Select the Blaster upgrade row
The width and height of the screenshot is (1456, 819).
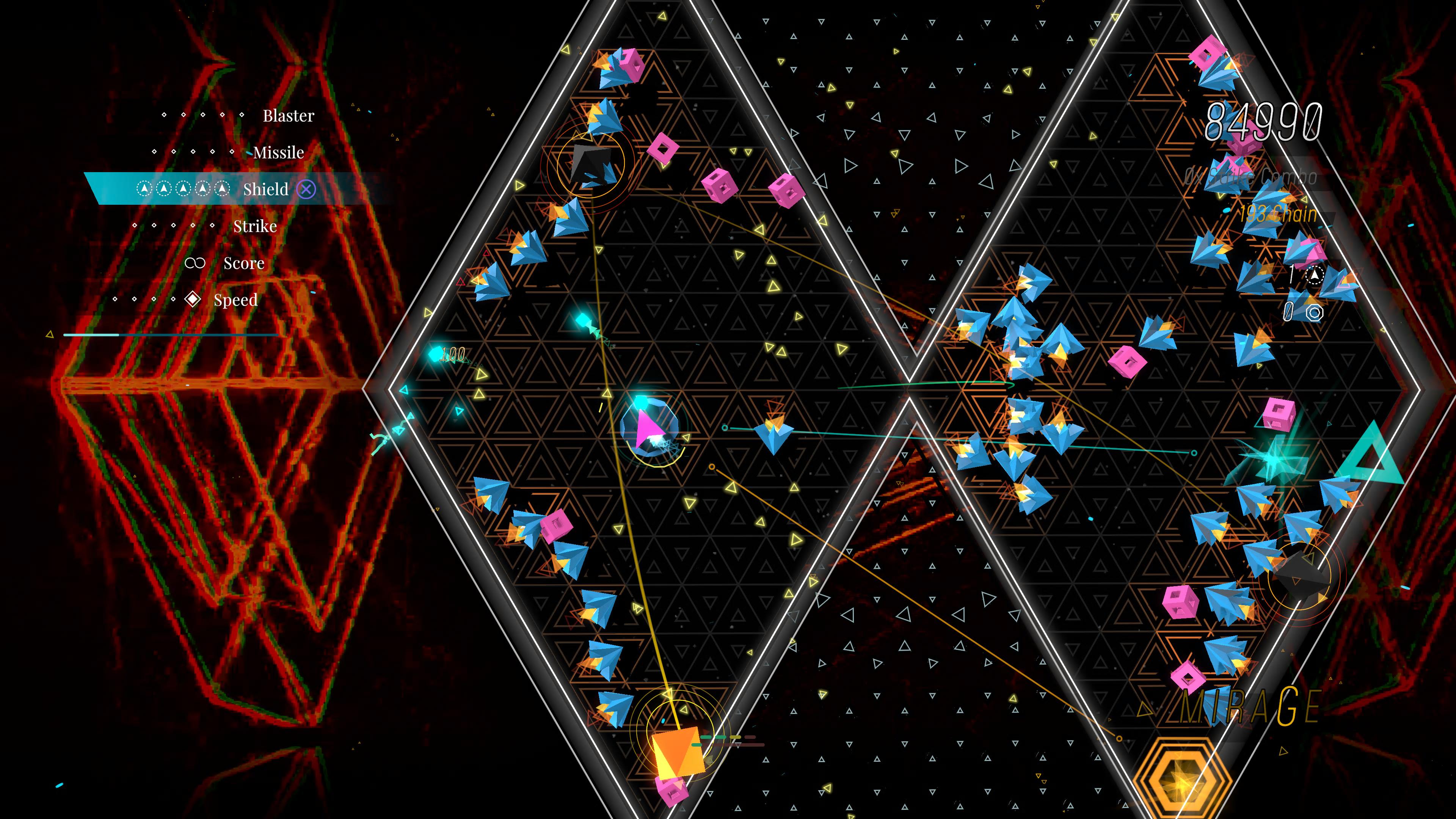(x=288, y=116)
